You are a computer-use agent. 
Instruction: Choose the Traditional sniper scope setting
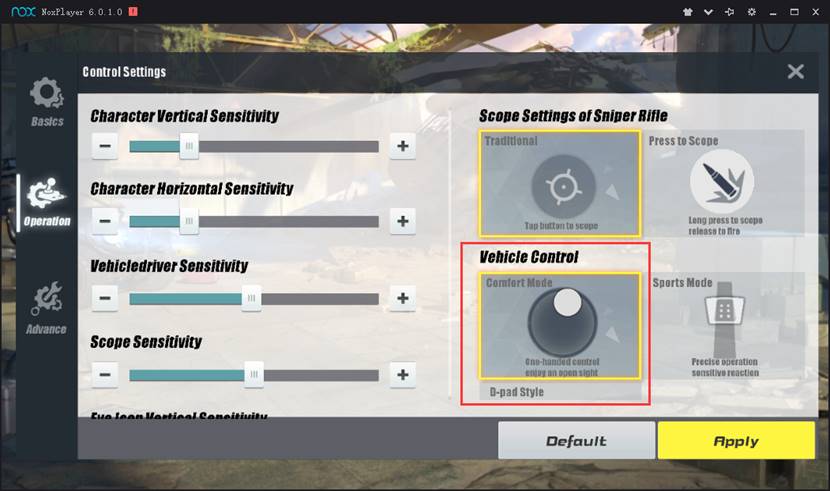click(x=560, y=184)
